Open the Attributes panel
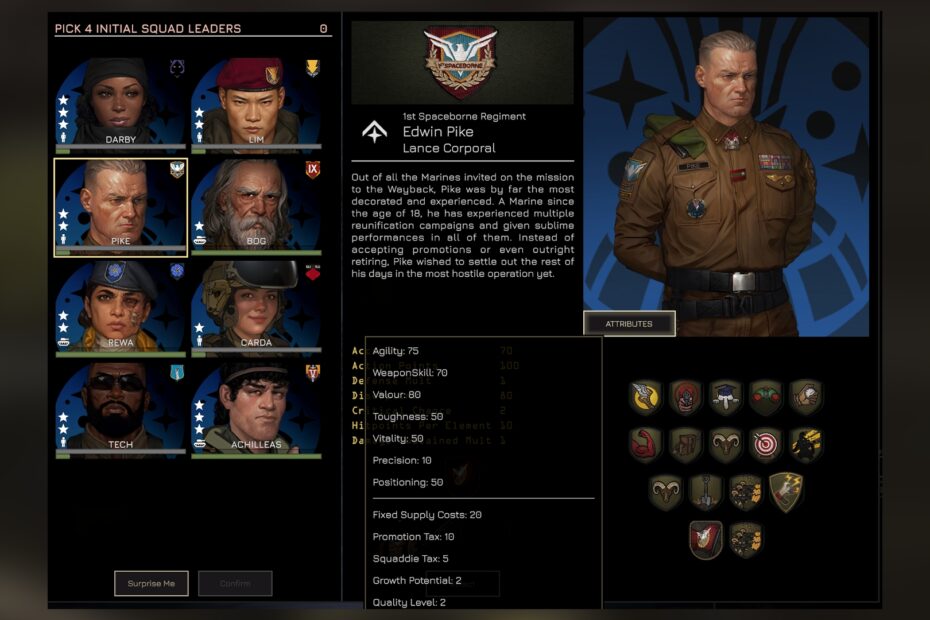Image resolution: width=930 pixels, height=620 pixels. (629, 324)
